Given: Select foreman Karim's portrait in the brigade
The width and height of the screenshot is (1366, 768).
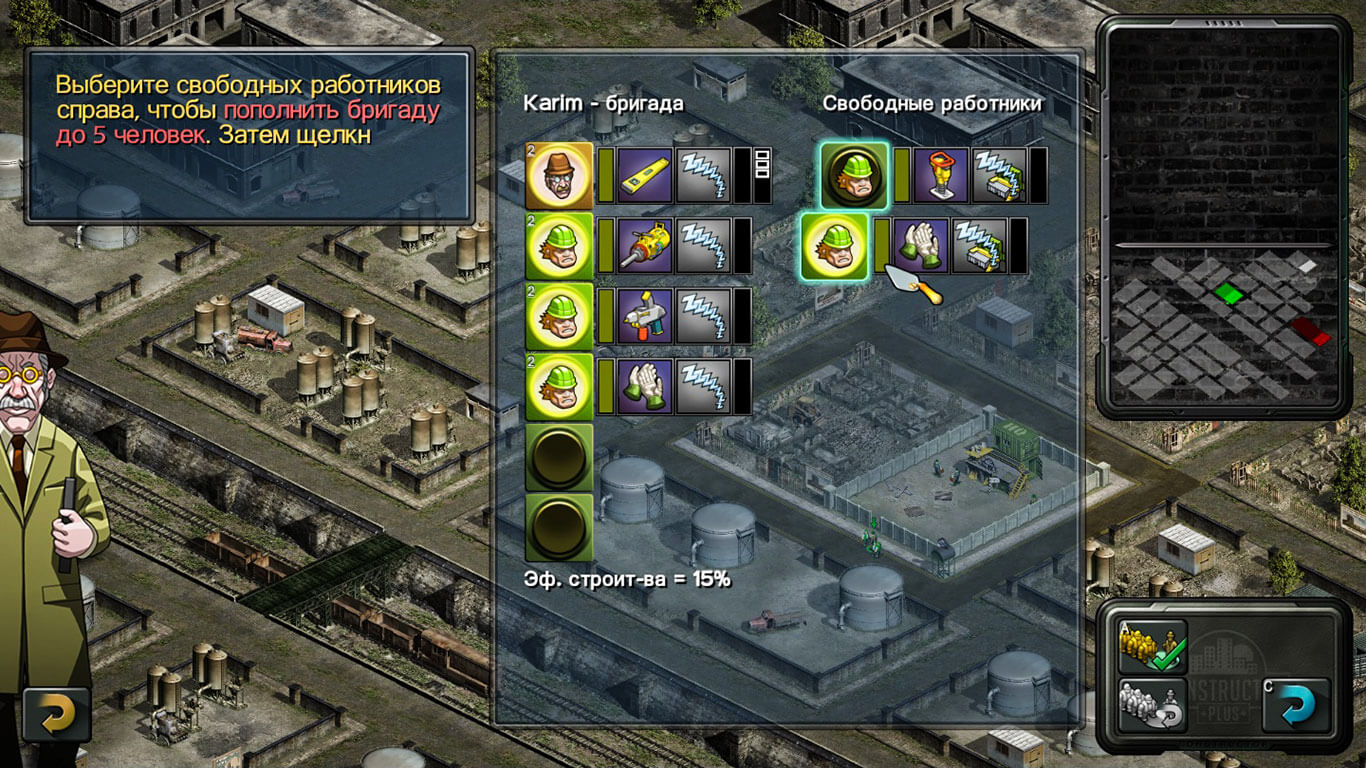Looking at the screenshot, I should pos(559,175).
